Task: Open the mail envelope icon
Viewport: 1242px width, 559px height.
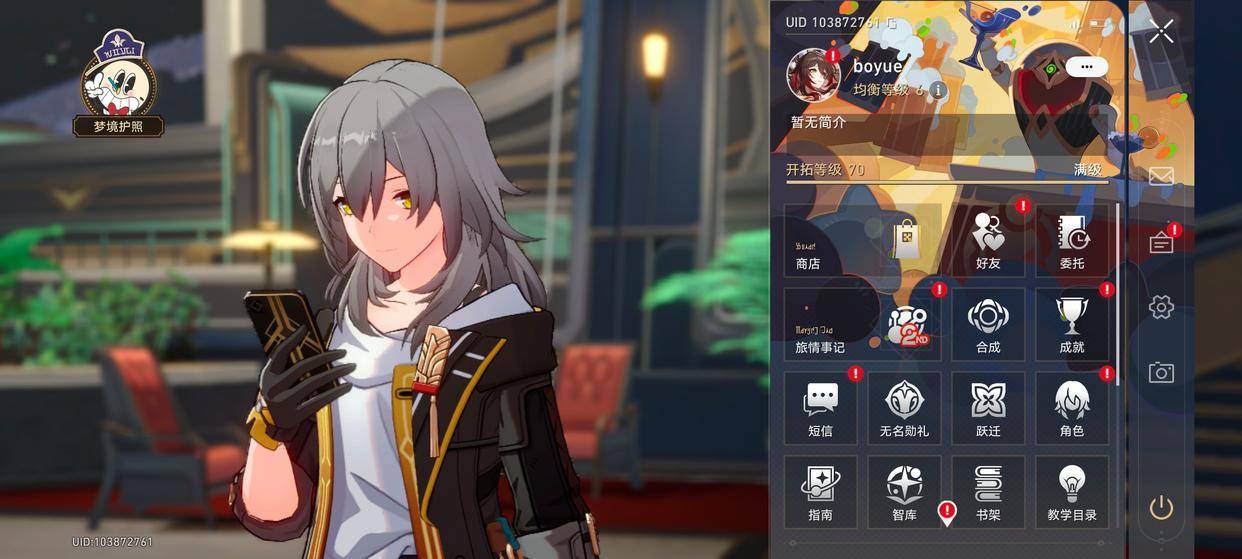Action: (x=1161, y=177)
